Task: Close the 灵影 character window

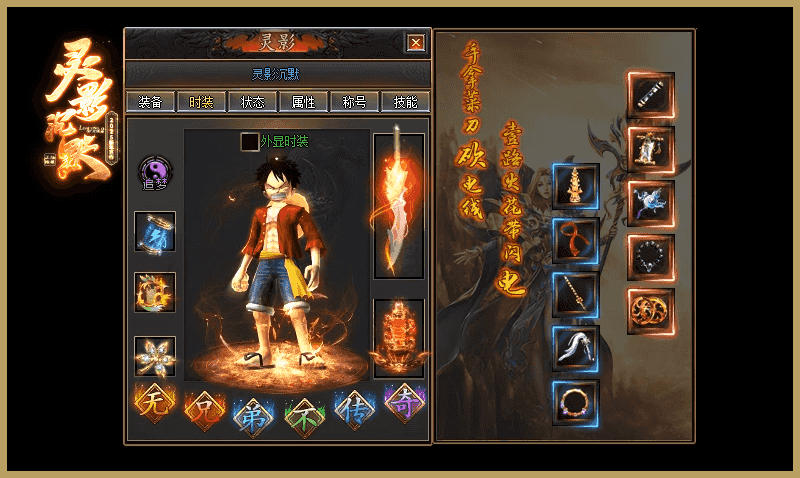Action: [416, 42]
